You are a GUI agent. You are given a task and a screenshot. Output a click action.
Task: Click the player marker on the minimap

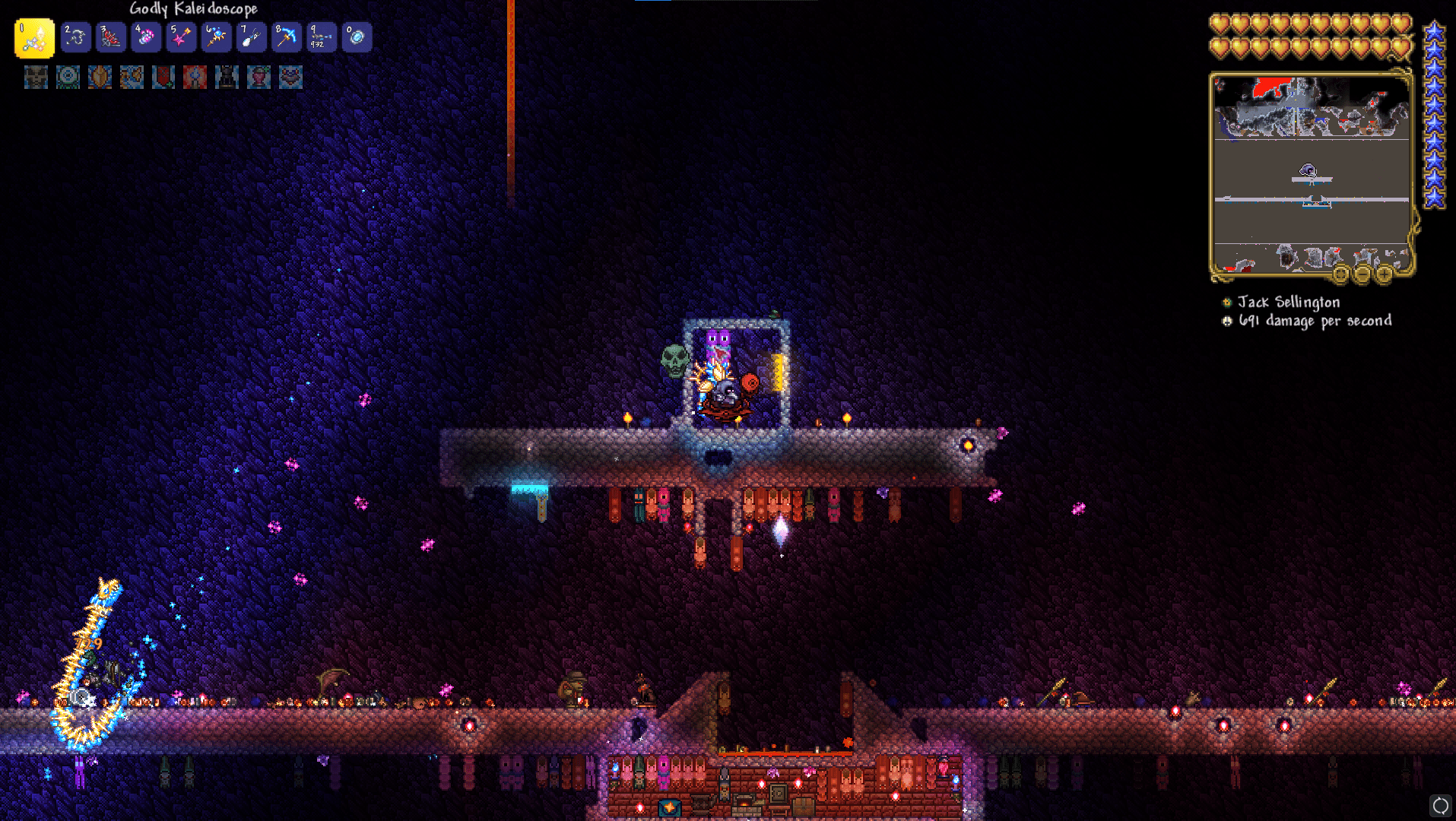pos(1308,171)
